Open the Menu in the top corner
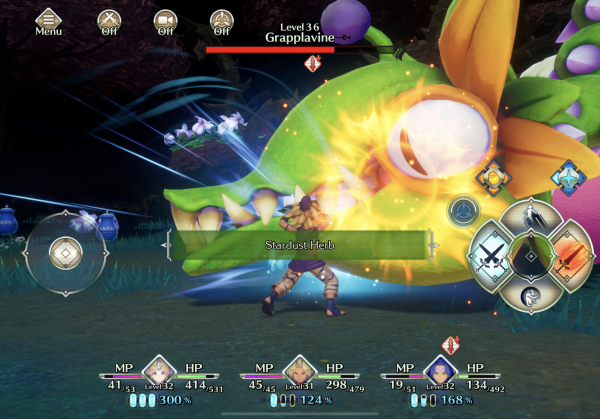 (47, 20)
